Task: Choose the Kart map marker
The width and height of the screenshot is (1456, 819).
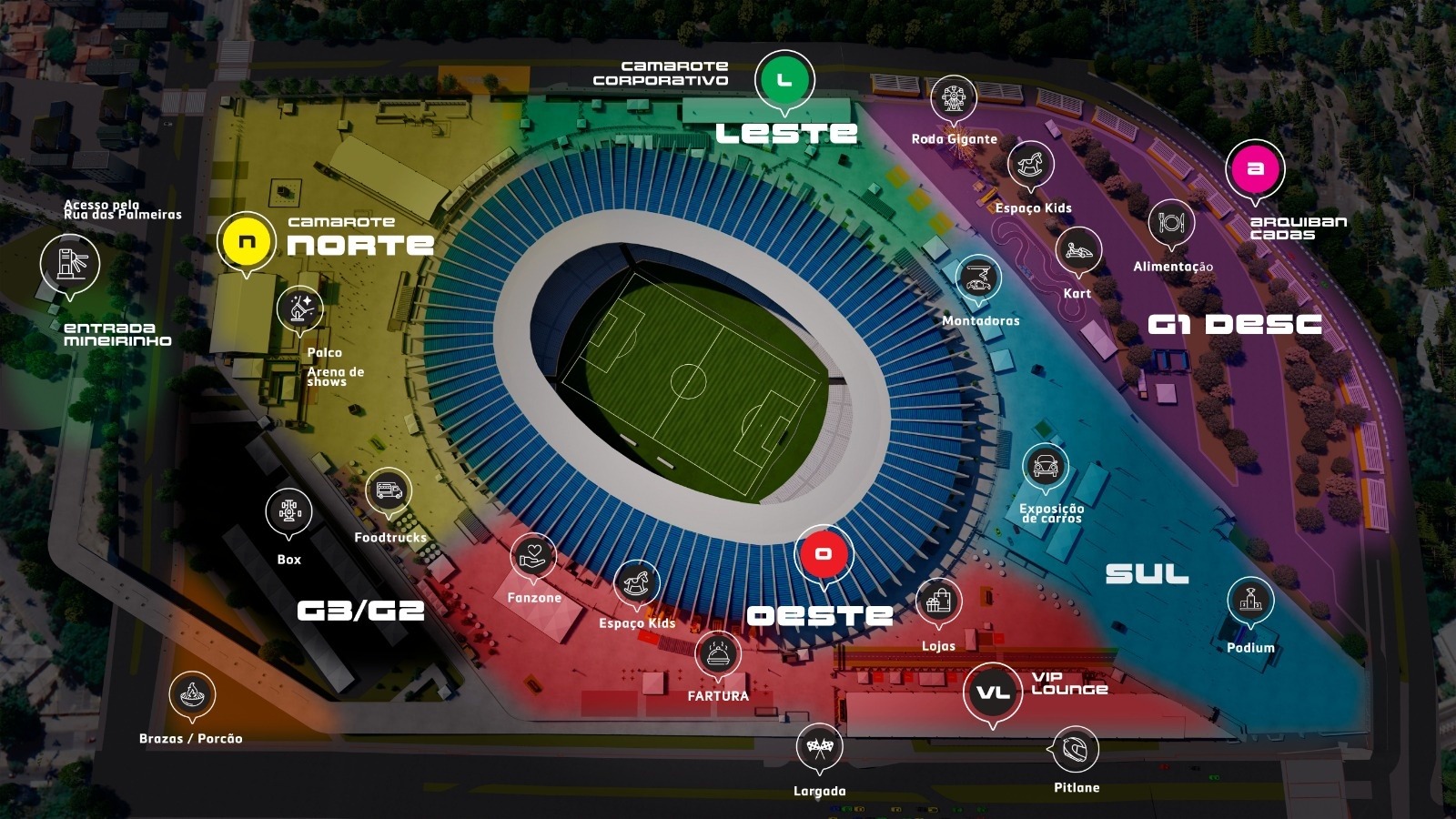Action: 1078,250
